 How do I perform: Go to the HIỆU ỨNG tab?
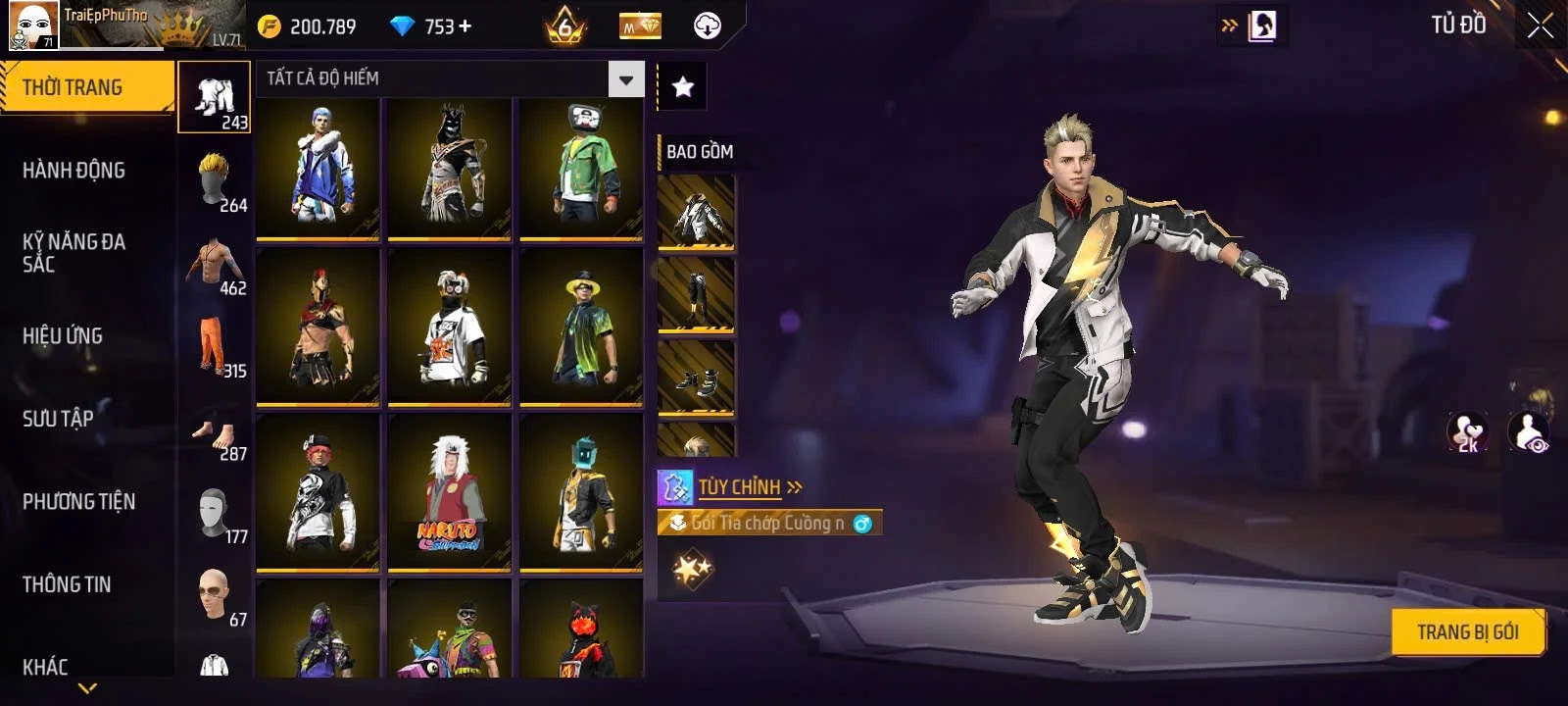pyautogui.click(x=63, y=336)
